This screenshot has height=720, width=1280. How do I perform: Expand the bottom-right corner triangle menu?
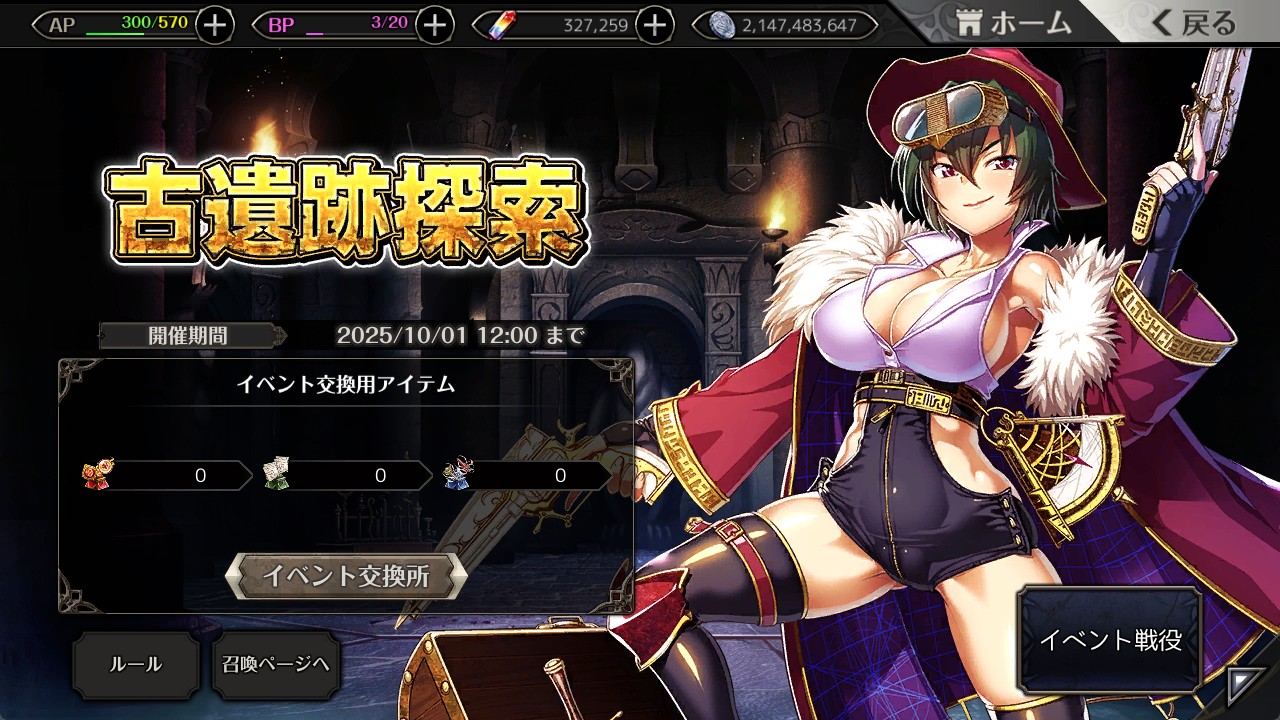pyautogui.click(x=1241, y=683)
